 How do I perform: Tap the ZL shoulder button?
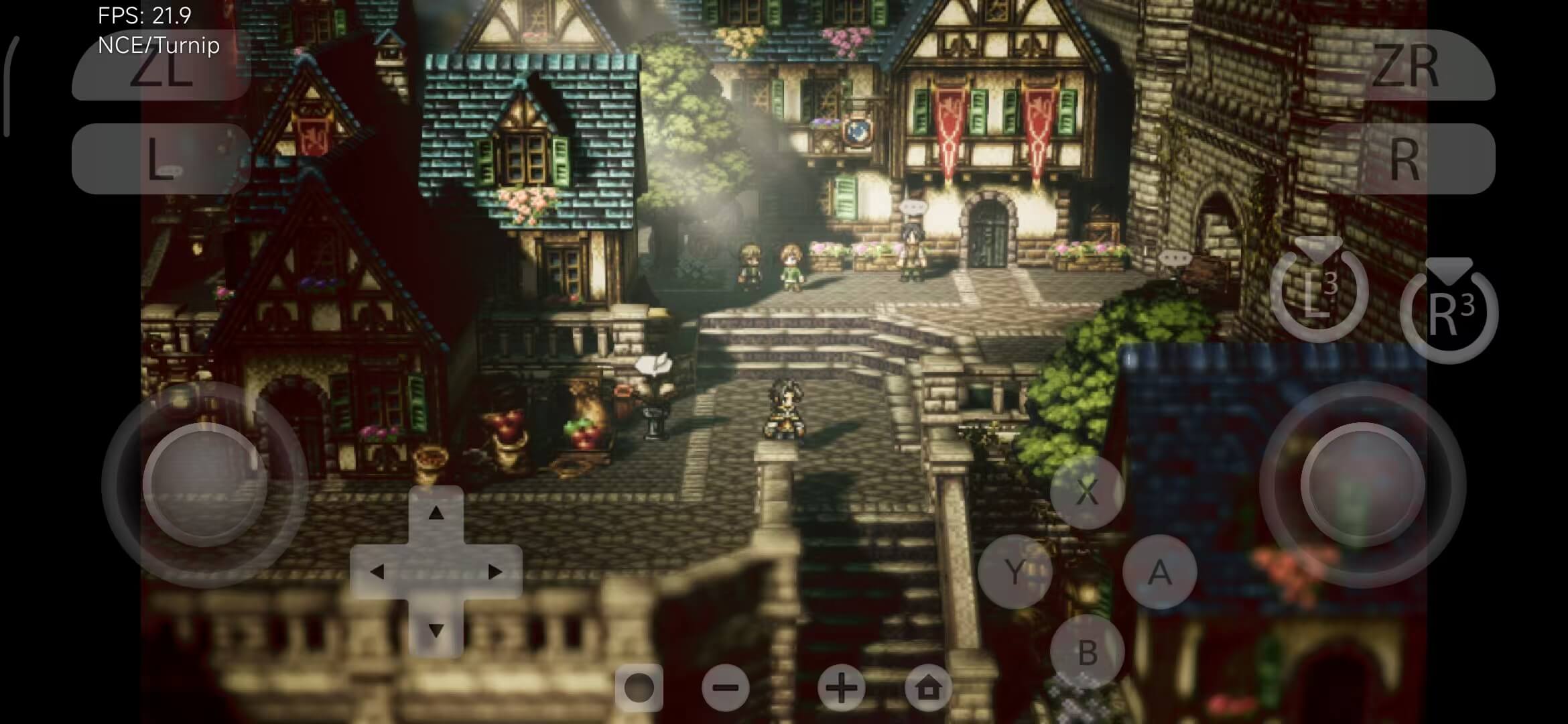[161, 66]
